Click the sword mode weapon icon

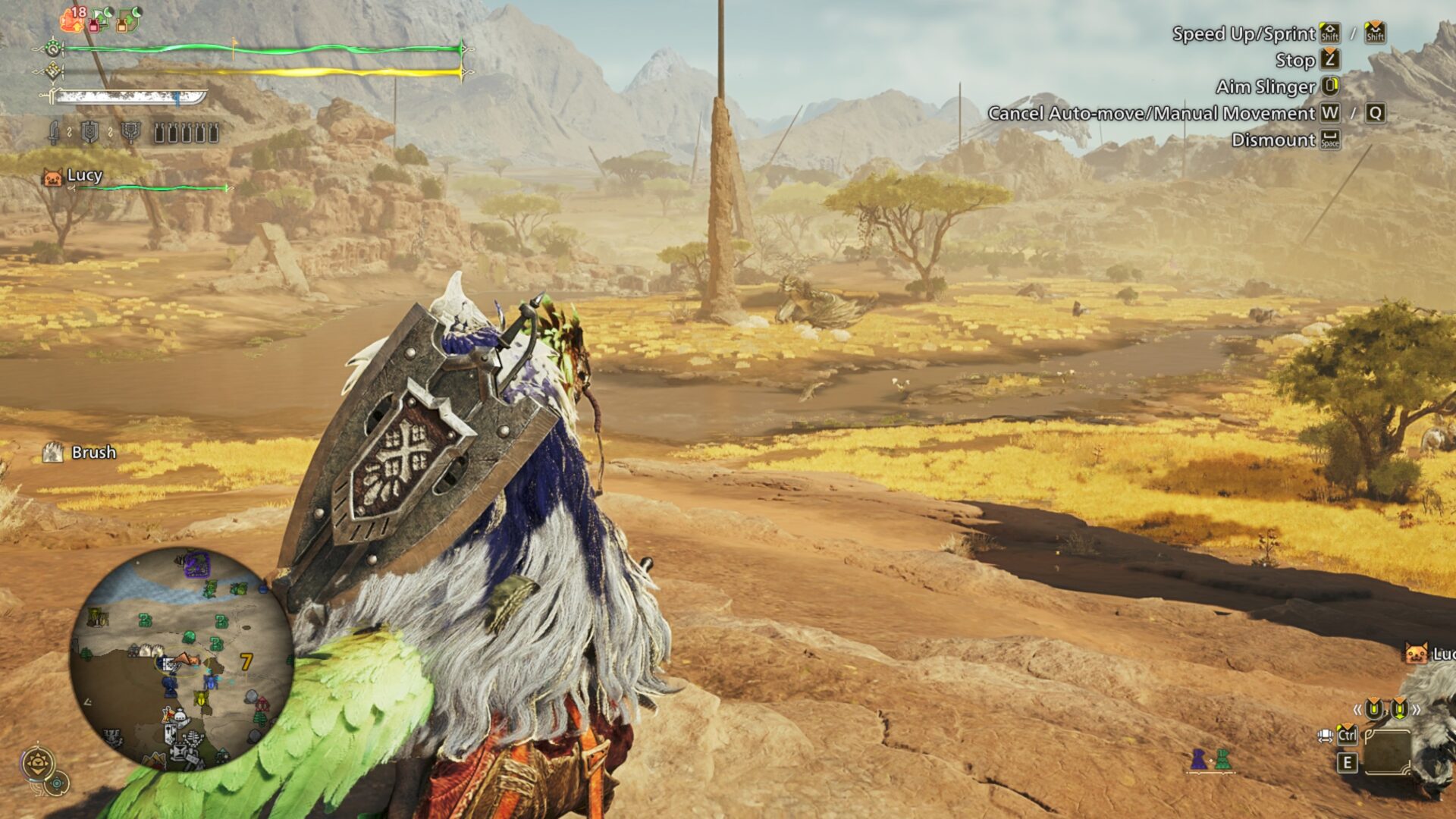pyautogui.click(x=54, y=133)
